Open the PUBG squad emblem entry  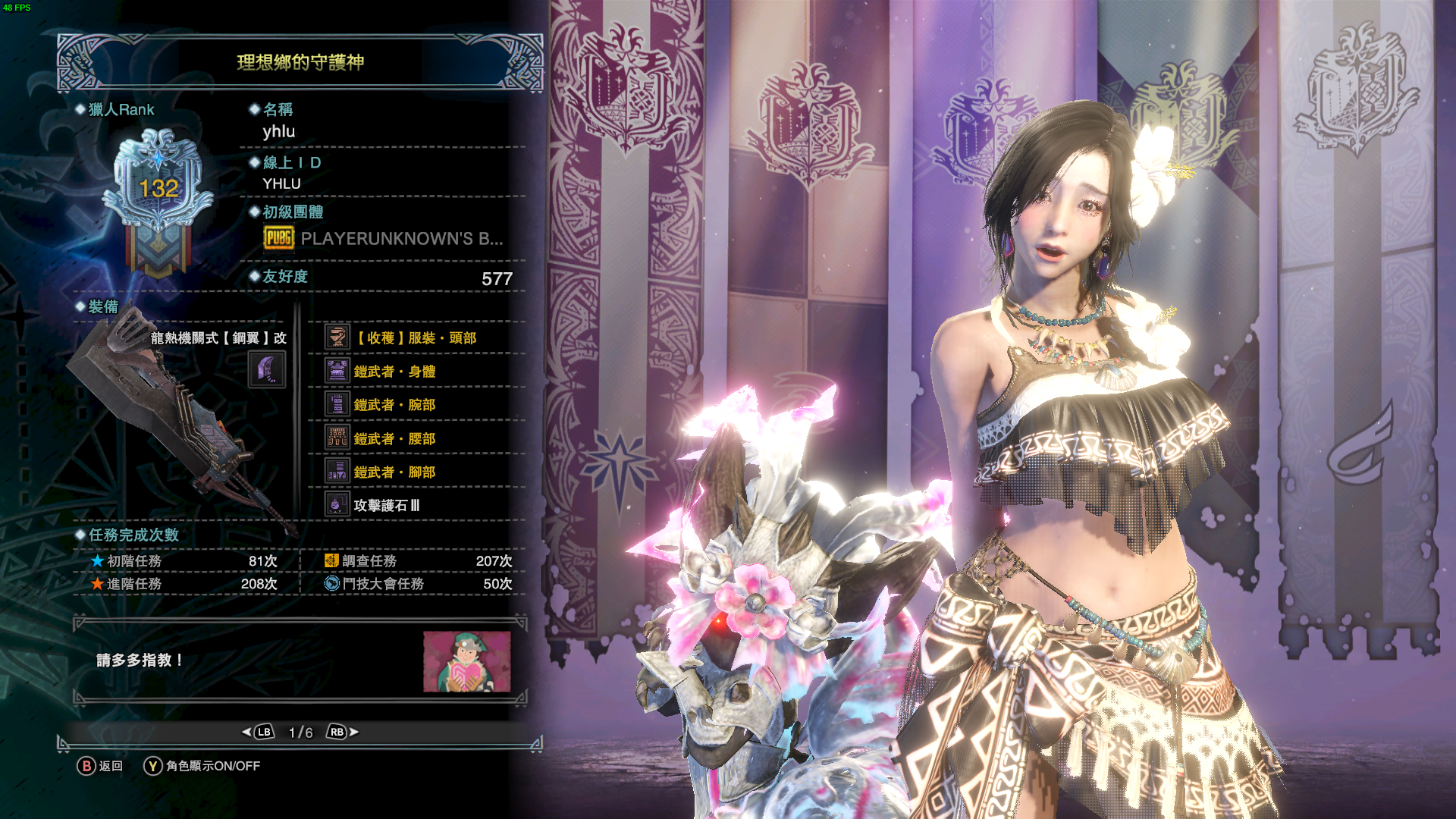click(x=383, y=239)
